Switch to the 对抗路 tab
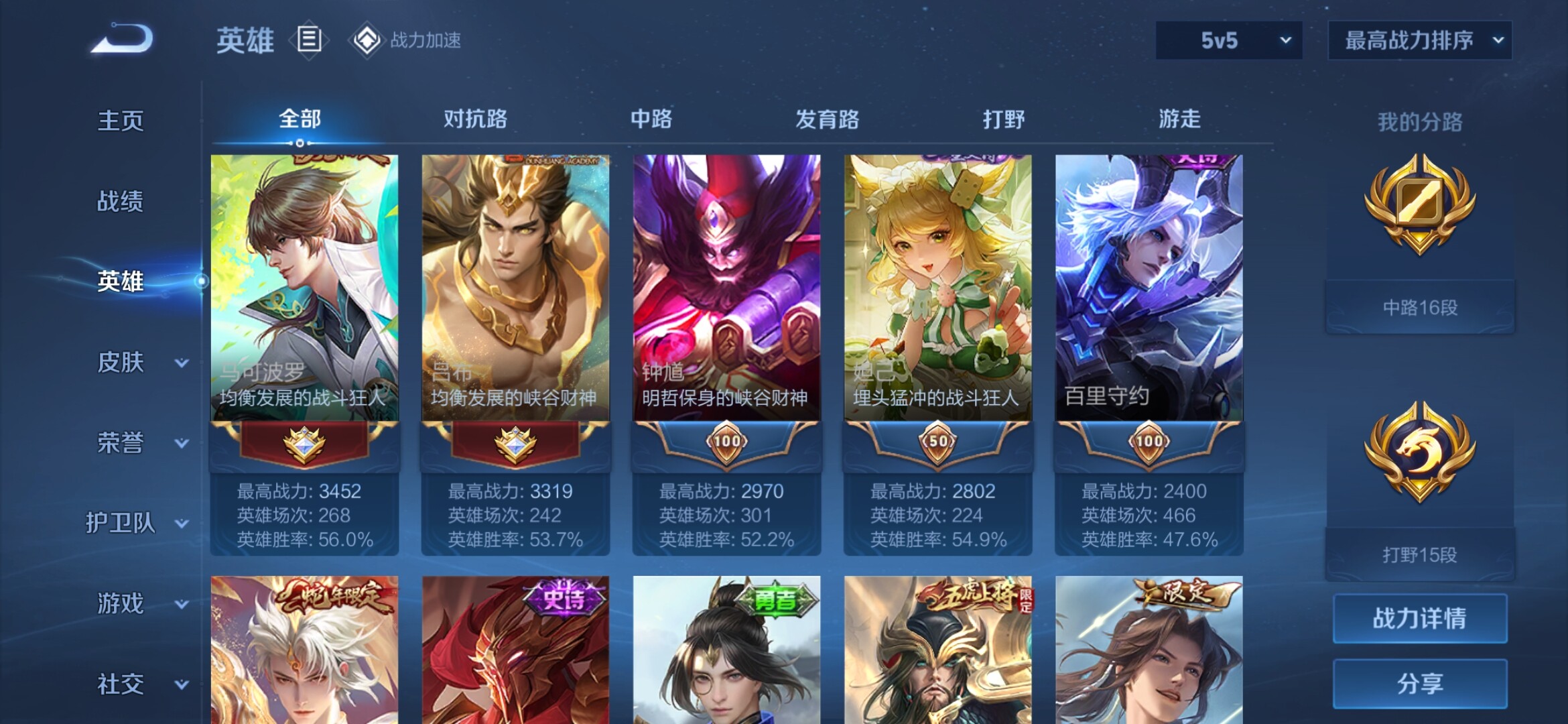Screen dimensions: 1568x724 pyautogui.click(x=475, y=119)
